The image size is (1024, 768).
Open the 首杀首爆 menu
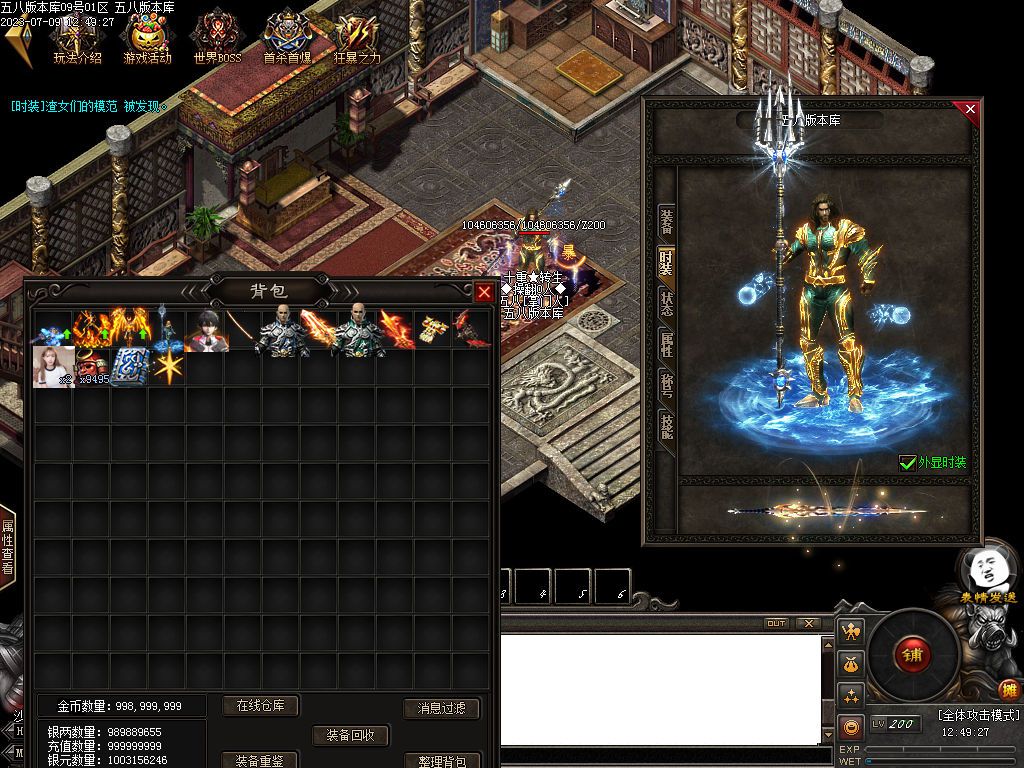coord(287,40)
